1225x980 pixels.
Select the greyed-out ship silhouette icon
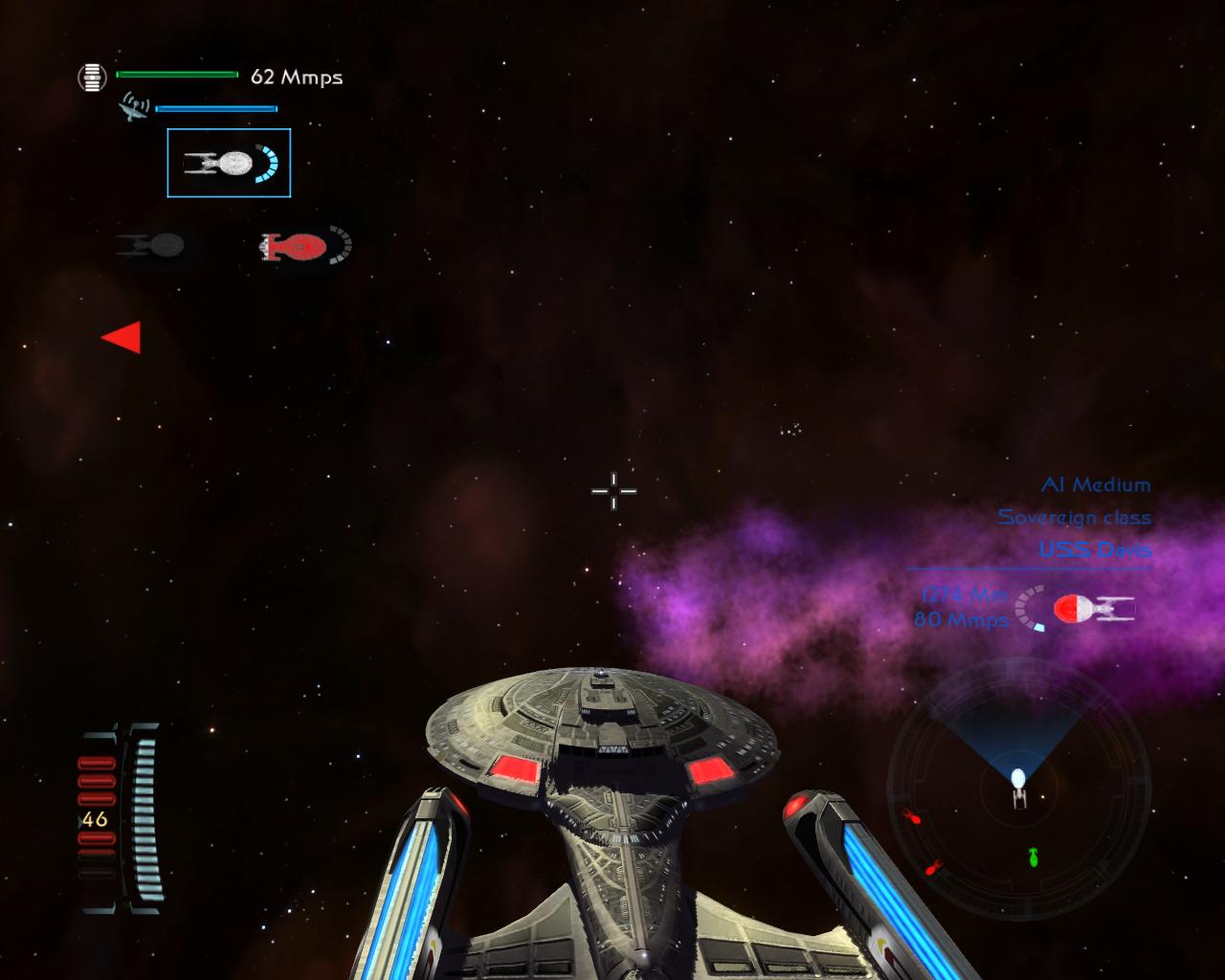click(x=151, y=245)
